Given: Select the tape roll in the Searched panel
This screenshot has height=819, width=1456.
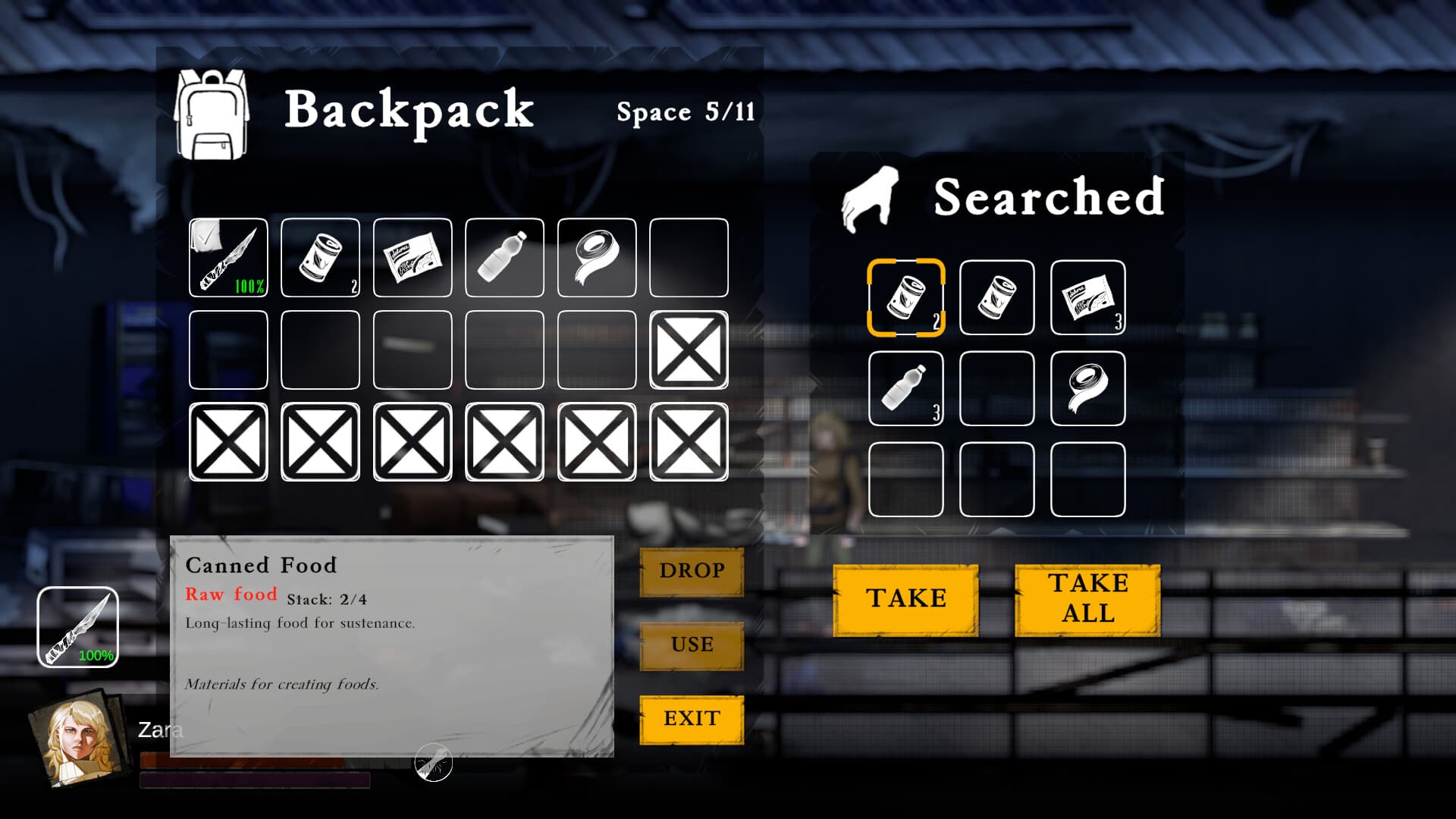Looking at the screenshot, I should point(1088,388).
